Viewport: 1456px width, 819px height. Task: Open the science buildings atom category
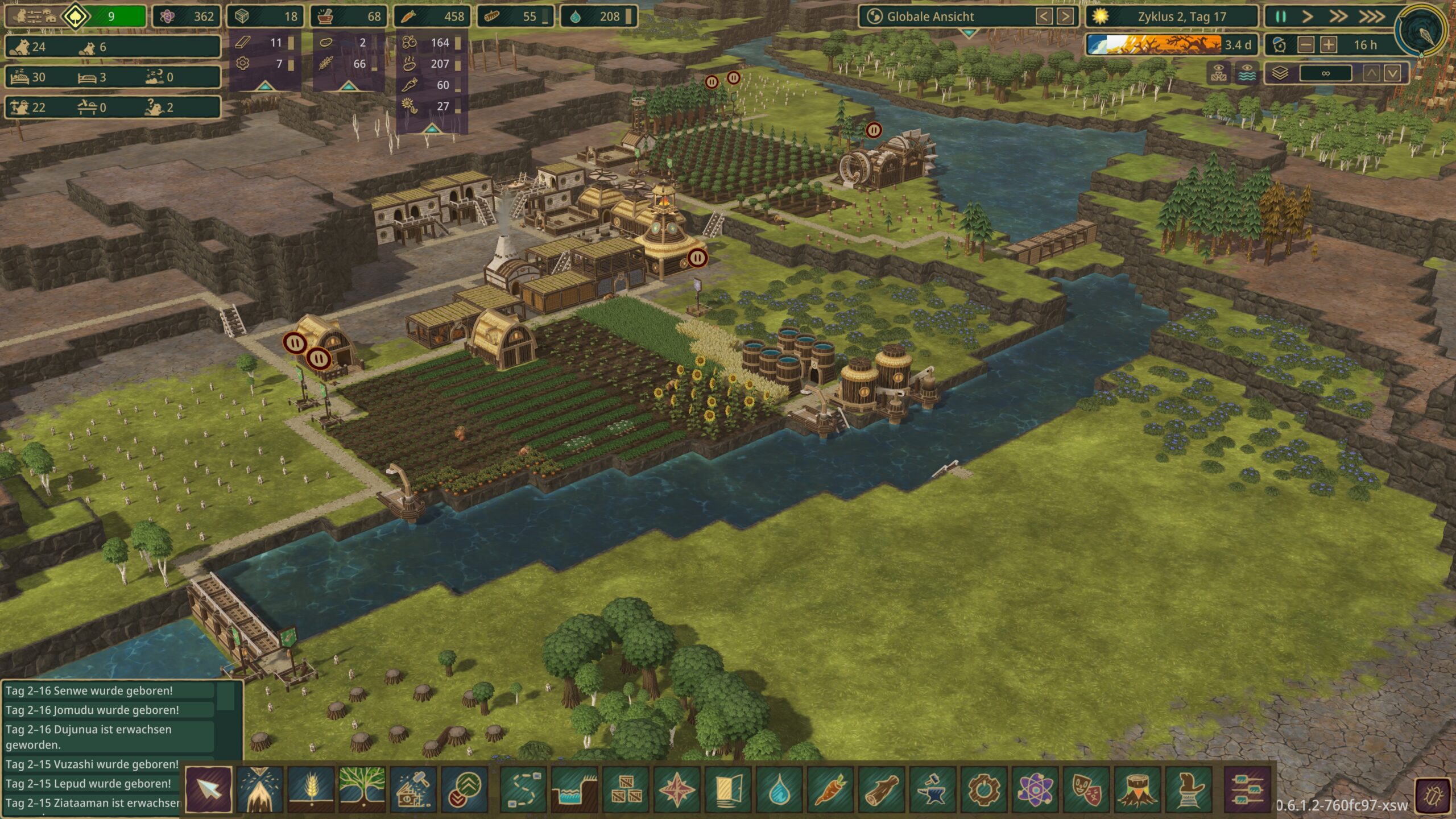(1035, 789)
